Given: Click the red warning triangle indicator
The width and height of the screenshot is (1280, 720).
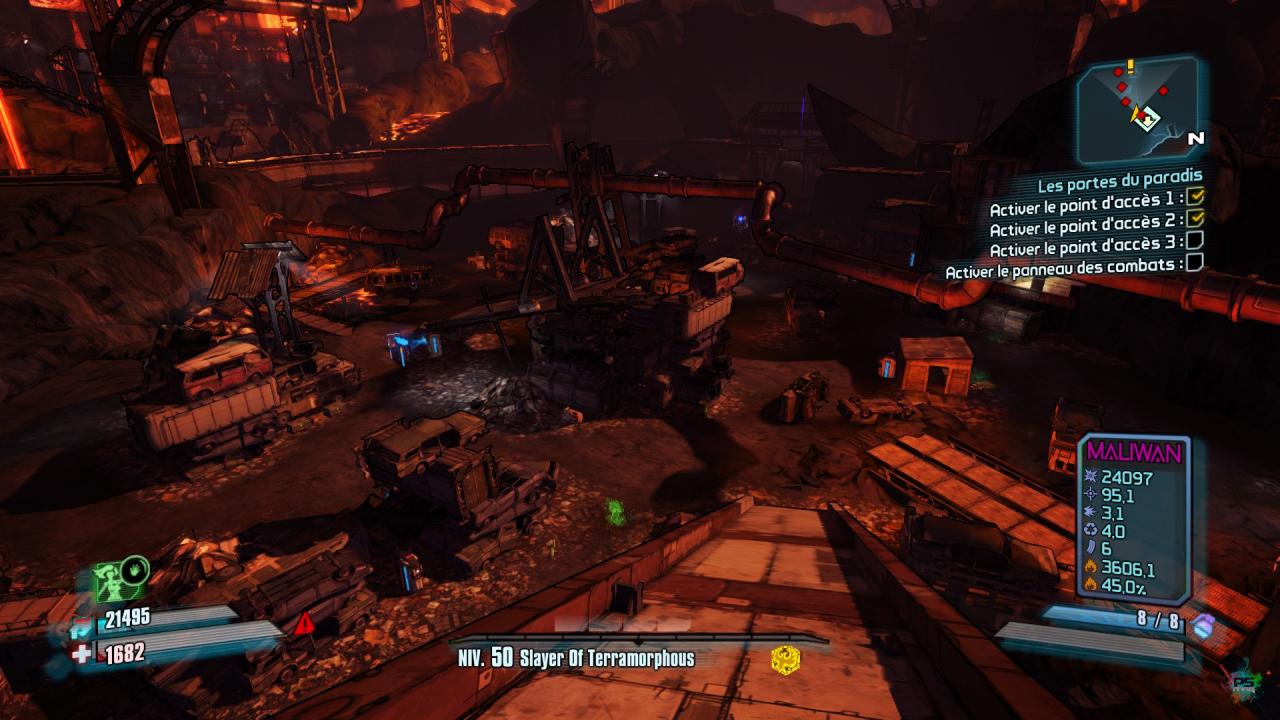Looking at the screenshot, I should click(x=304, y=625).
